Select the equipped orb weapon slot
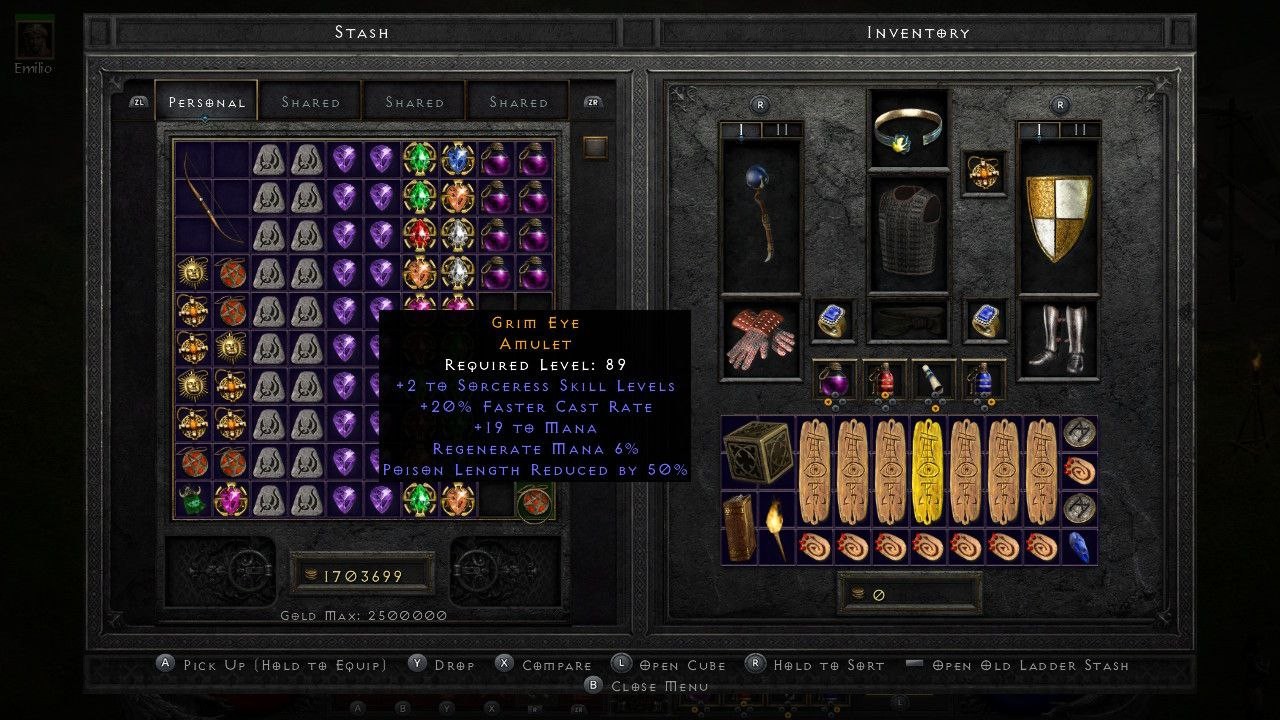The width and height of the screenshot is (1280, 720). (760, 213)
